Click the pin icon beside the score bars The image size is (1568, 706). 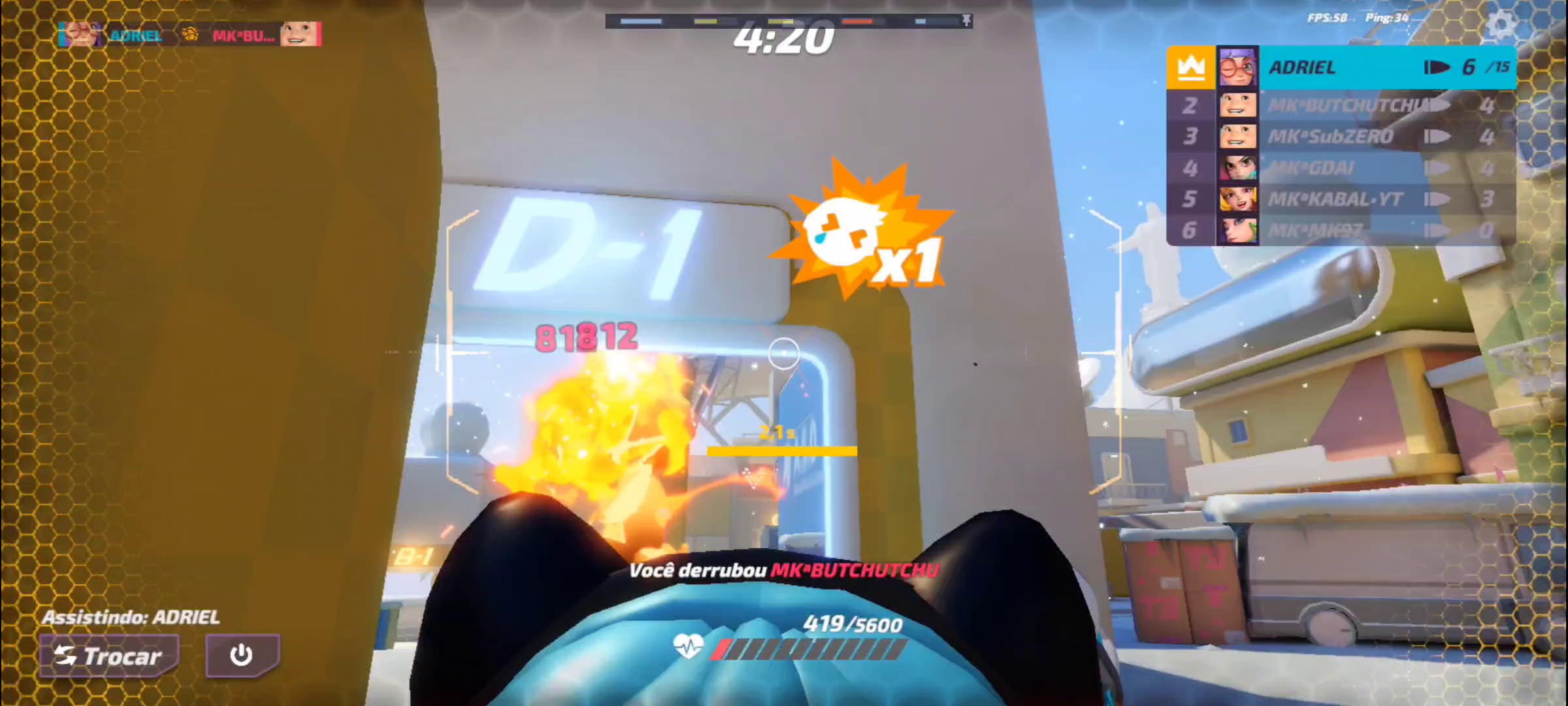coord(966,21)
